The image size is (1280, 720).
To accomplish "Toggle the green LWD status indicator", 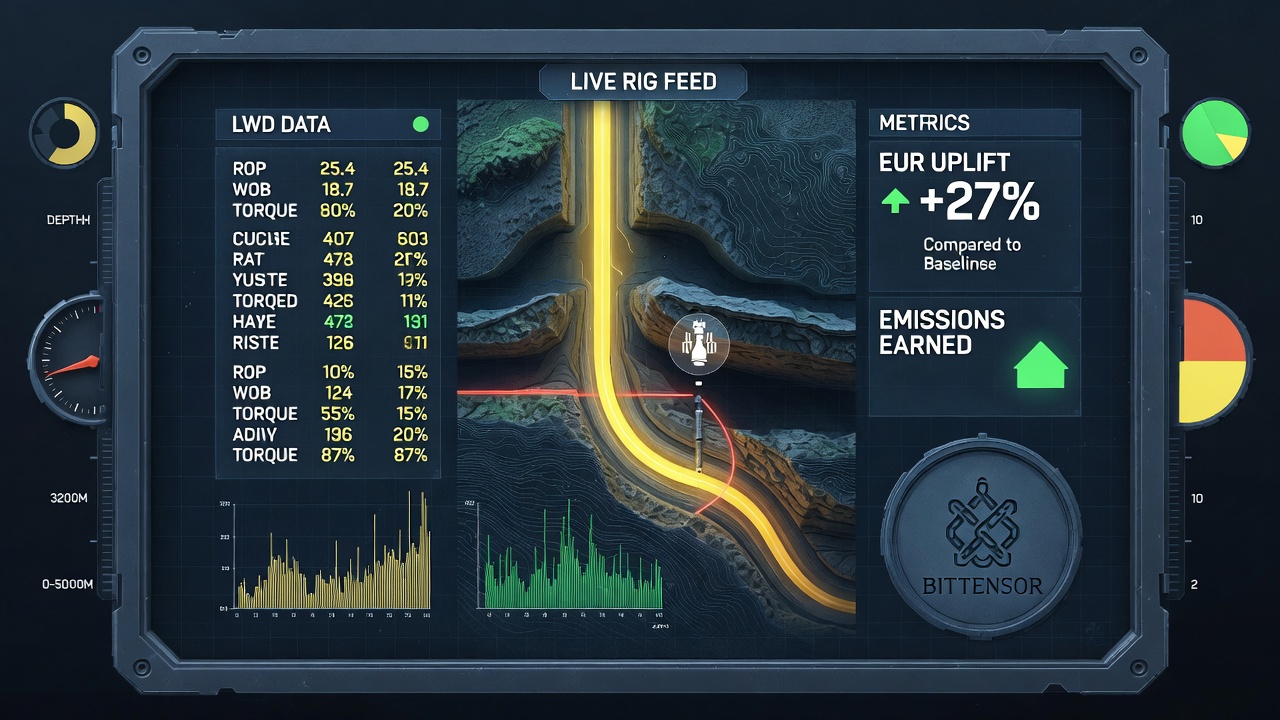I will [421, 124].
